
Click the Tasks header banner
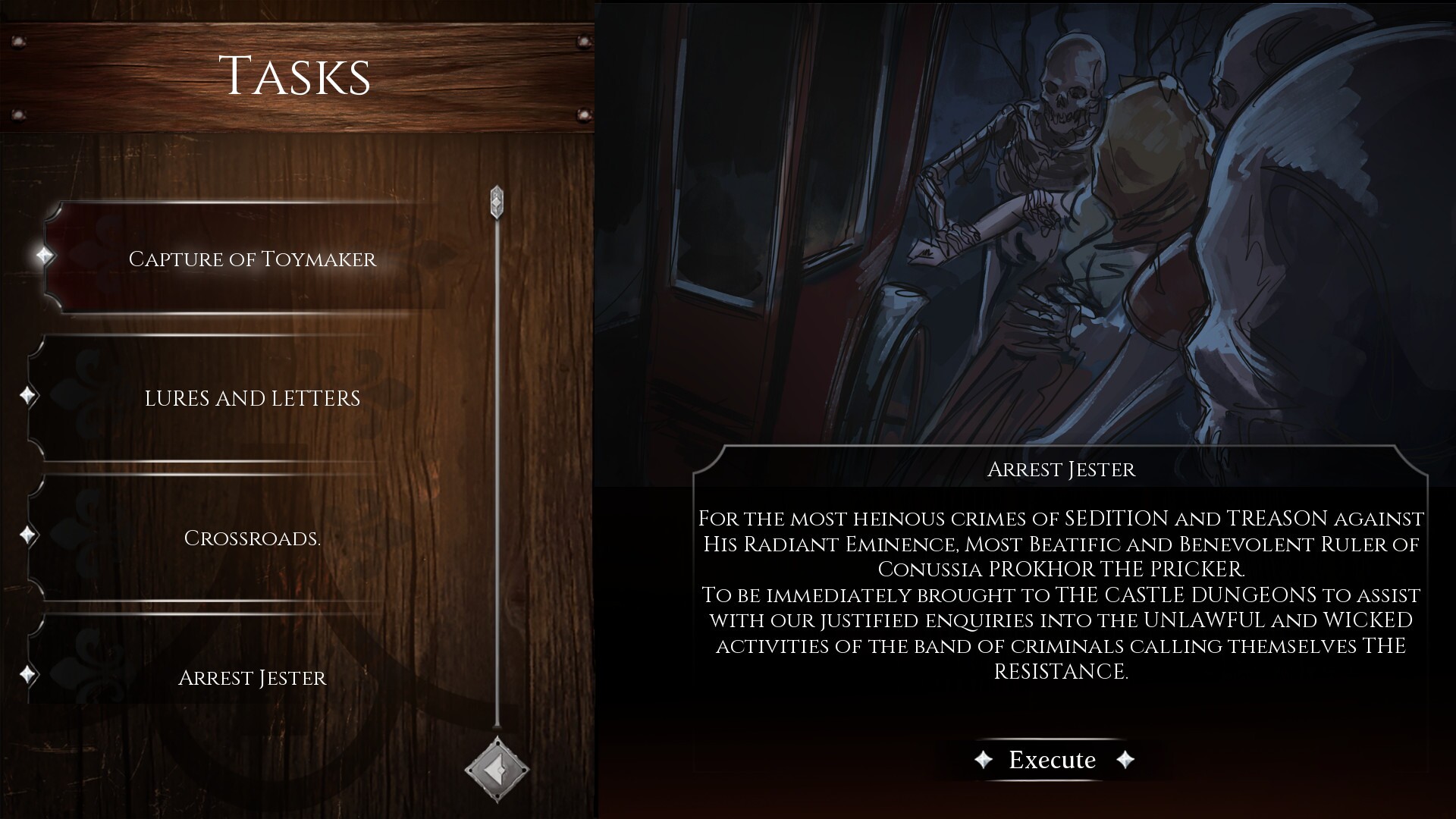click(x=296, y=74)
